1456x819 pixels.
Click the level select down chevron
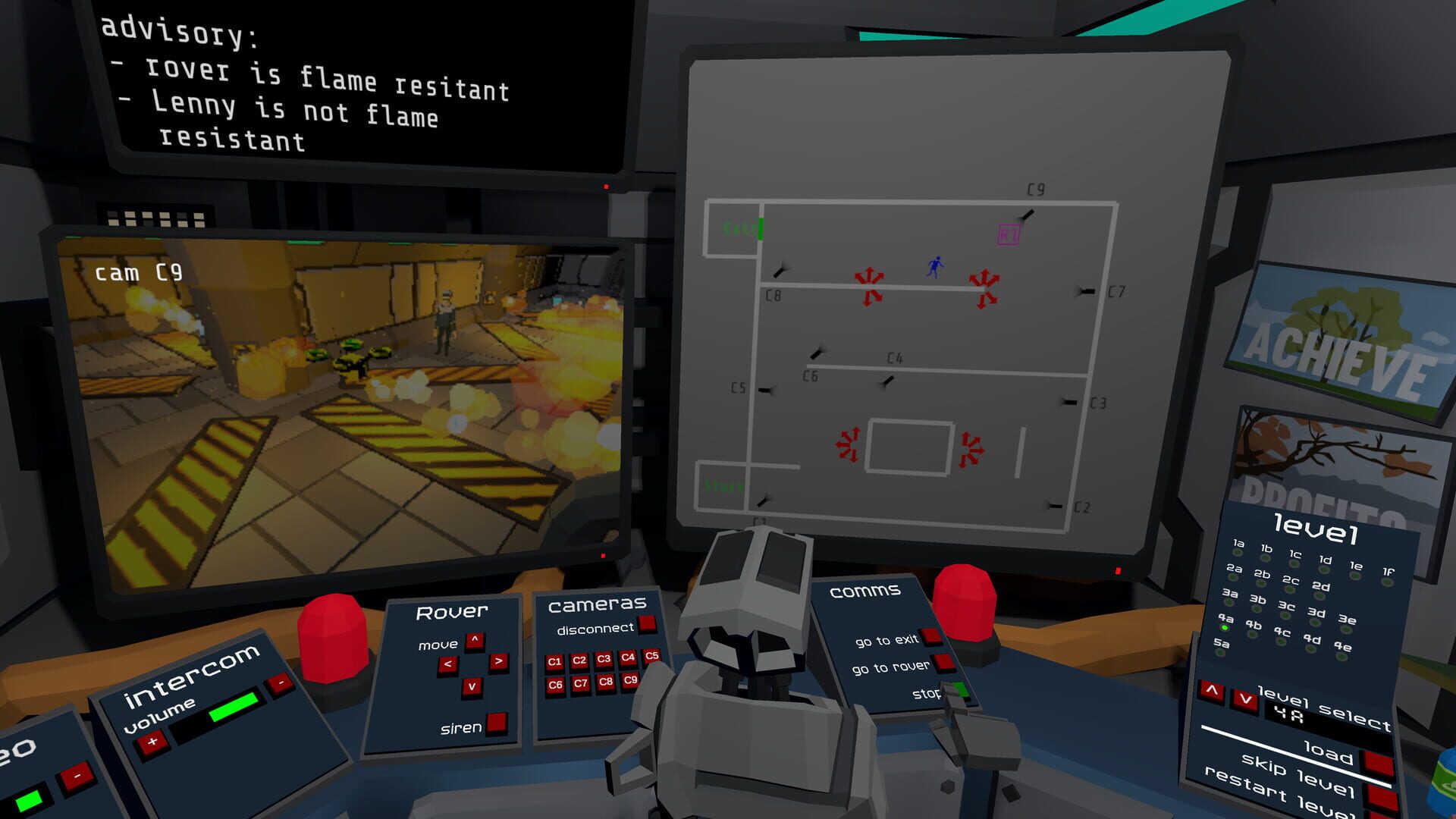pyautogui.click(x=1245, y=700)
